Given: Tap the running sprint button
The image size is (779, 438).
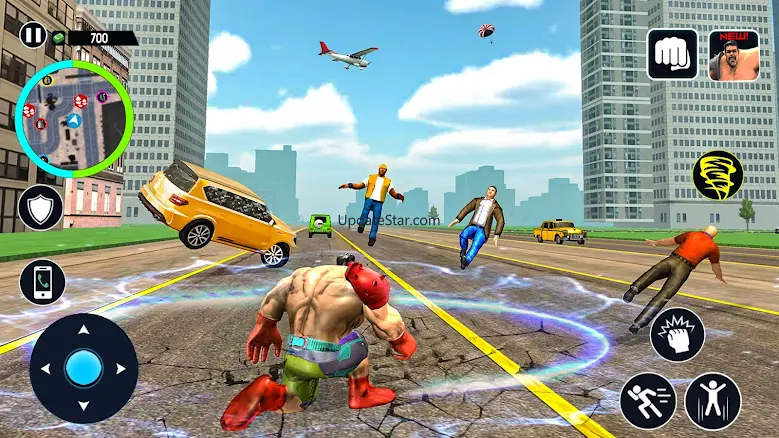Looking at the screenshot, I should 648,400.
